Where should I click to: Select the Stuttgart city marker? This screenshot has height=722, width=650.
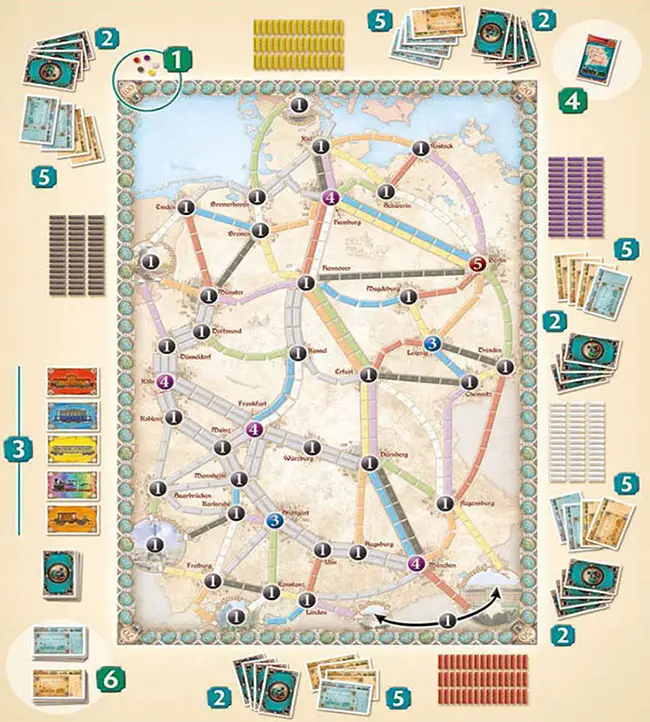[275, 519]
